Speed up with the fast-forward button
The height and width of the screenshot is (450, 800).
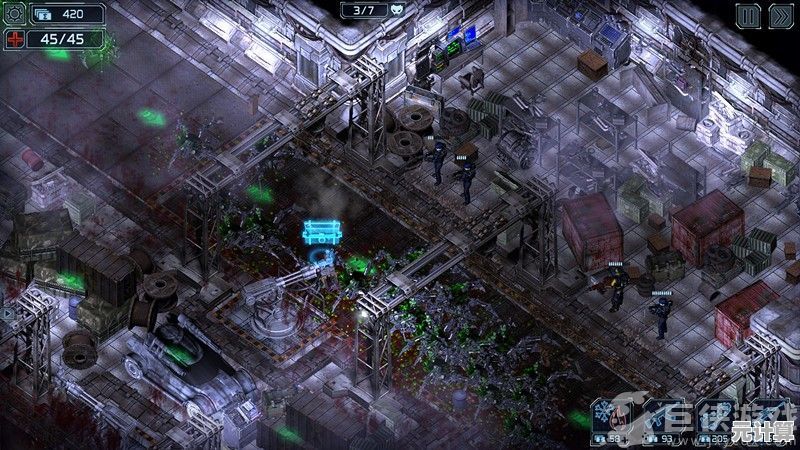coord(780,15)
